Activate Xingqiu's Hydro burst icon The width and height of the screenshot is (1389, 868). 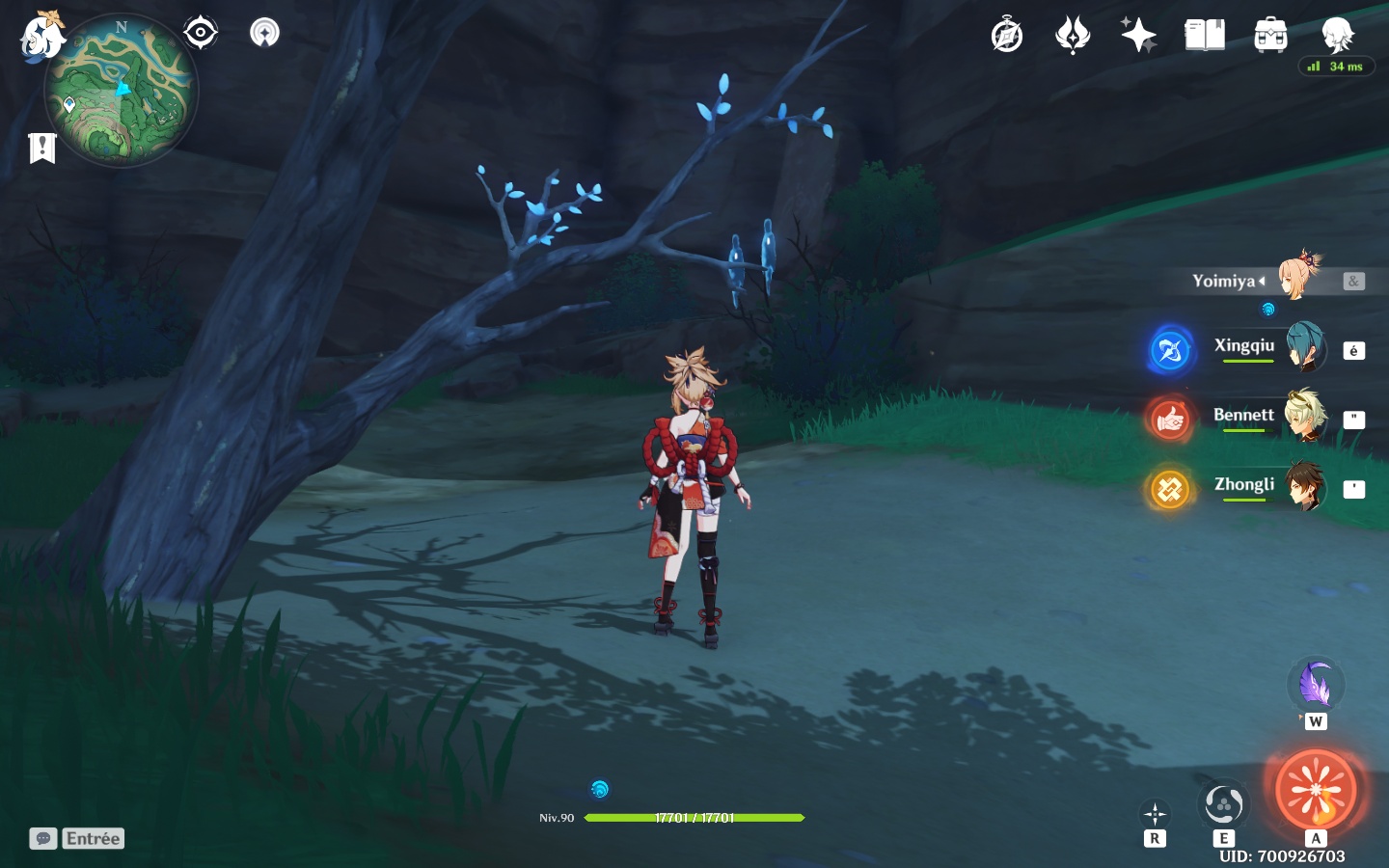click(1170, 350)
